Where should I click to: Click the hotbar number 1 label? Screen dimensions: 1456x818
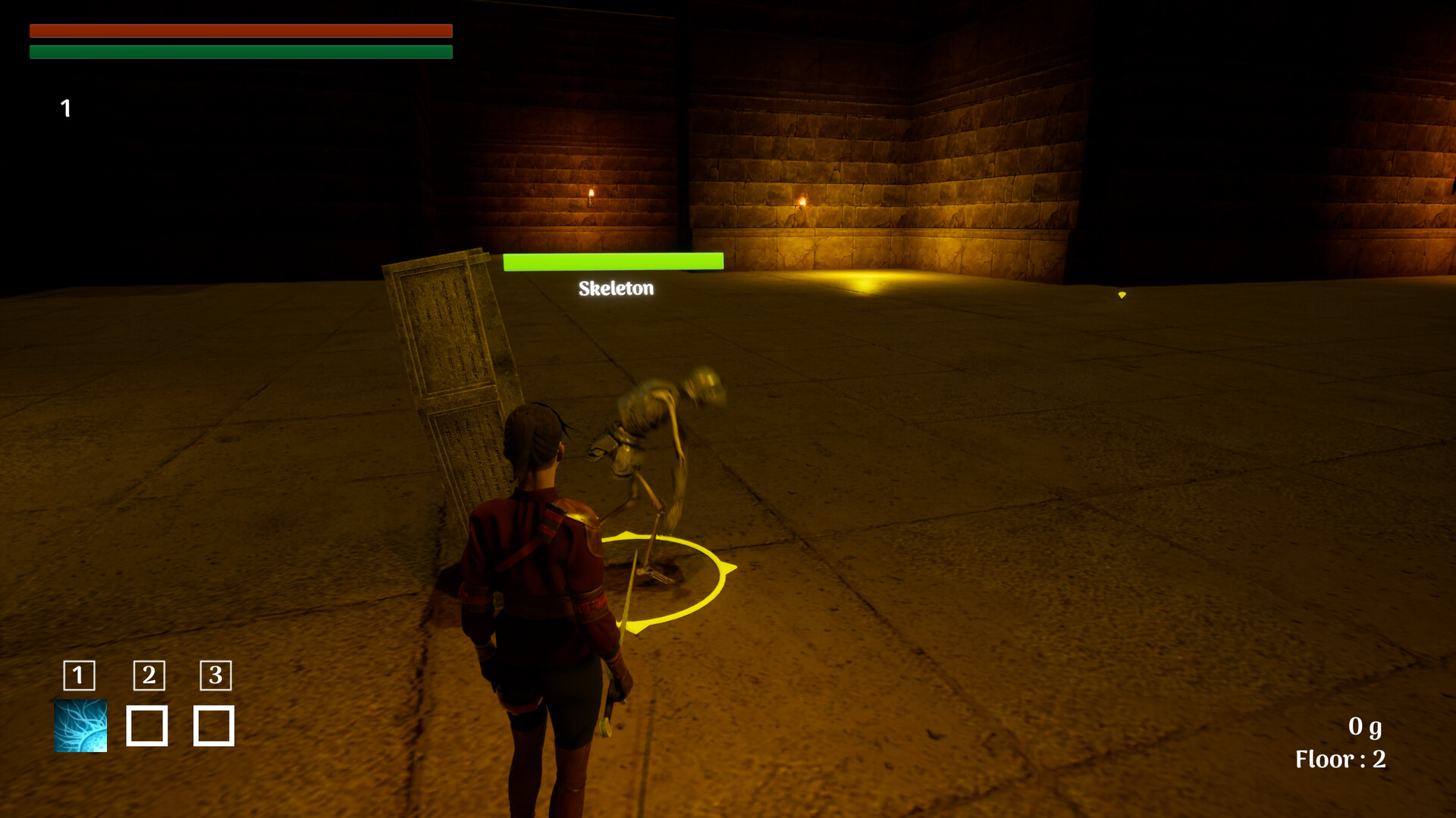pos(78,677)
